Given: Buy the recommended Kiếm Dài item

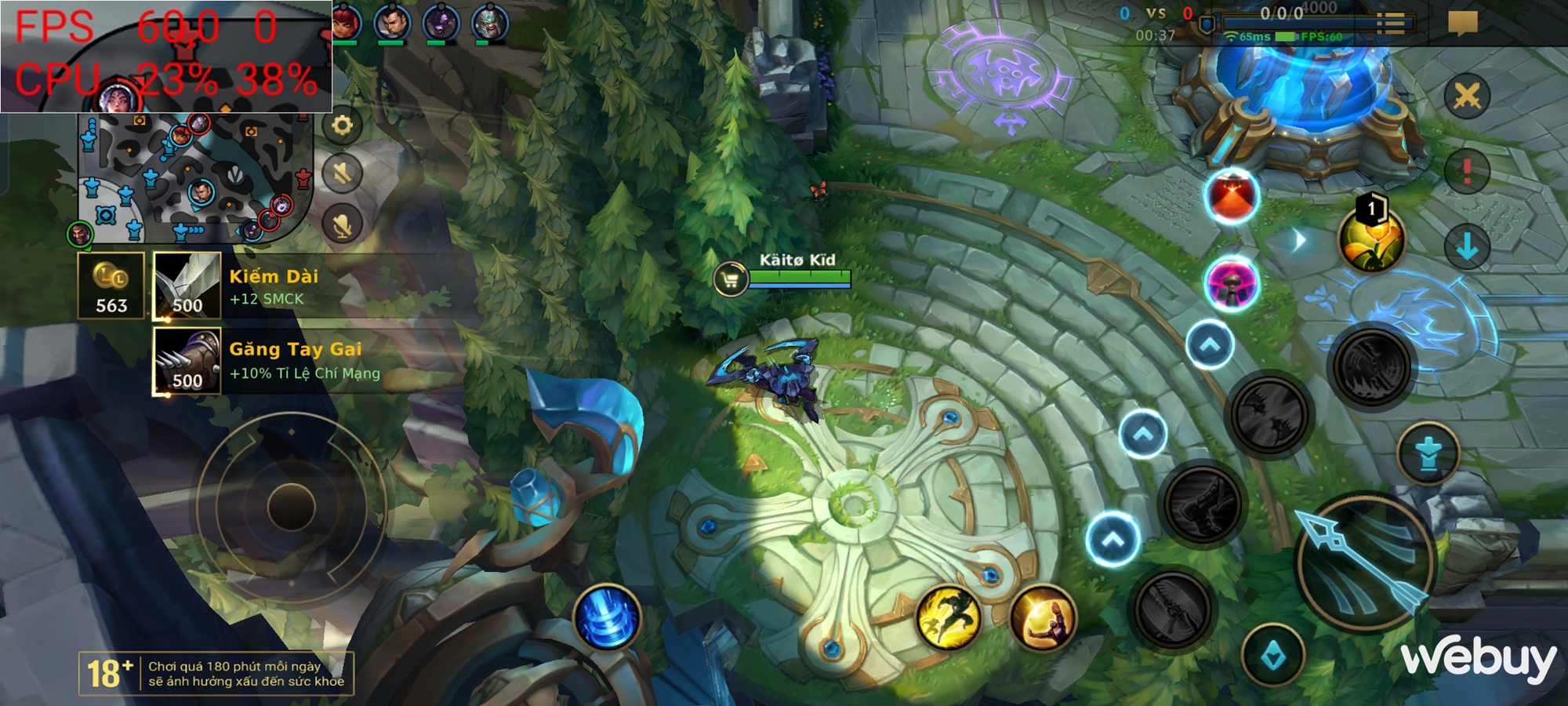Looking at the screenshot, I should tap(187, 286).
